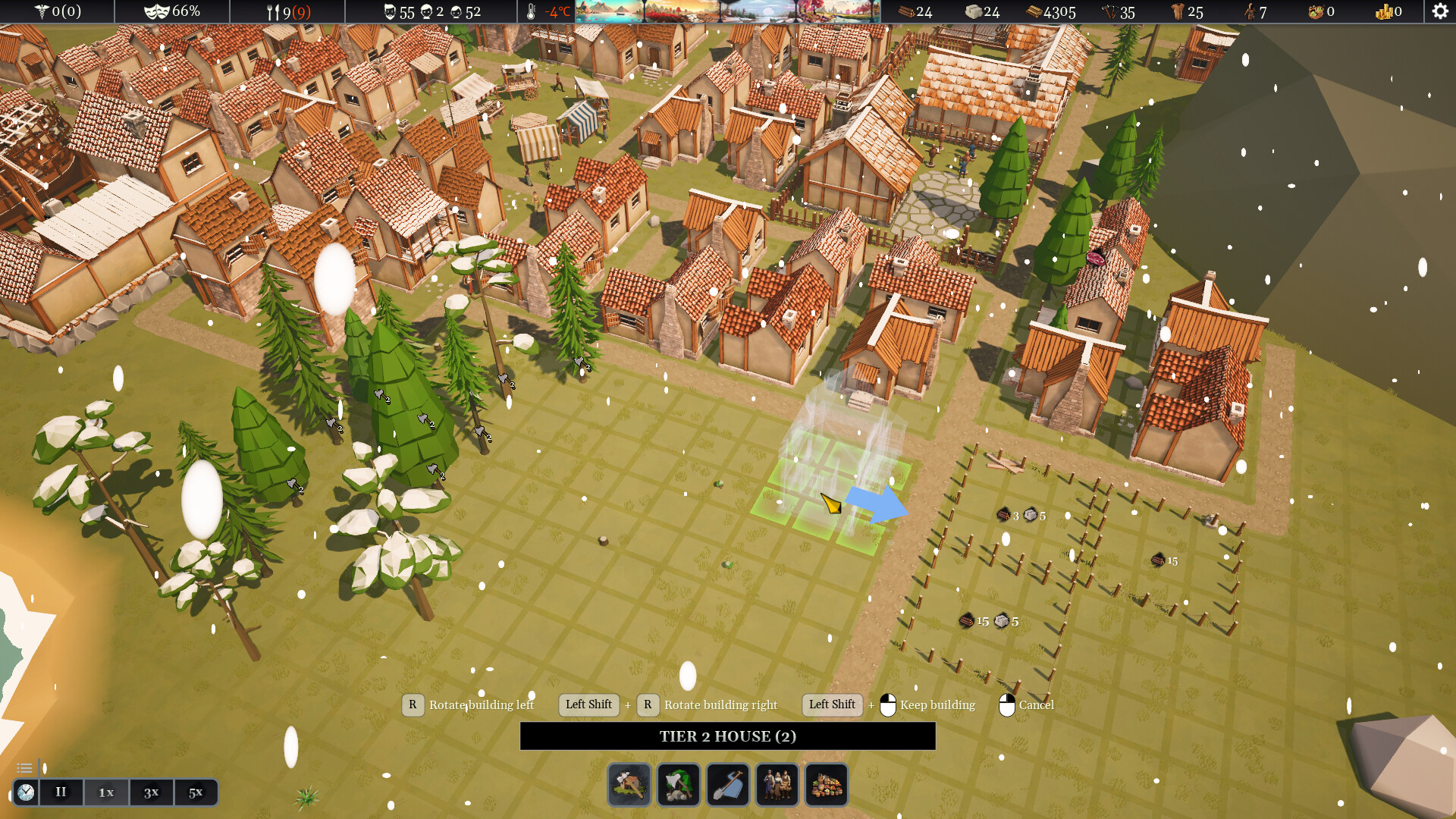Expand the autumn season preview in the top bar
Viewport: 1456px width, 819px height.
click(682, 11)
